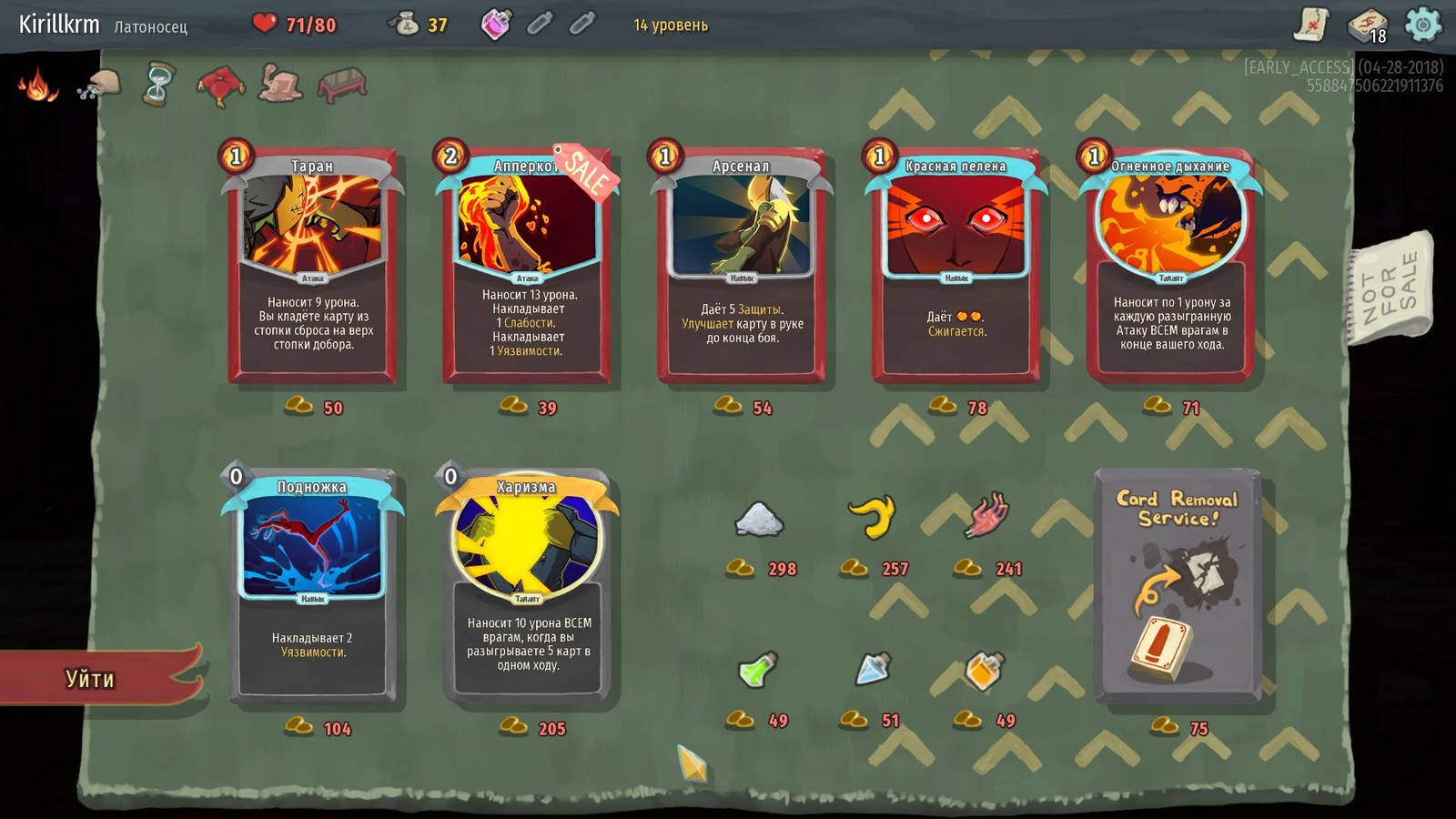Purchase the Апперкот card on sale
Viewport: 1456px width, 819px height.
pos(527,265)
